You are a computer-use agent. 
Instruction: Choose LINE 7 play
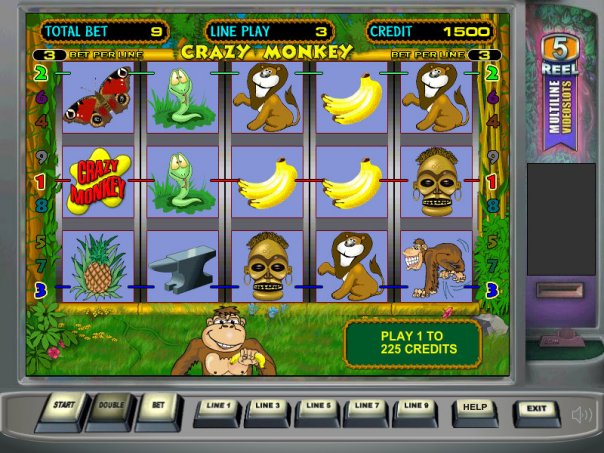(x=368, y=408)
